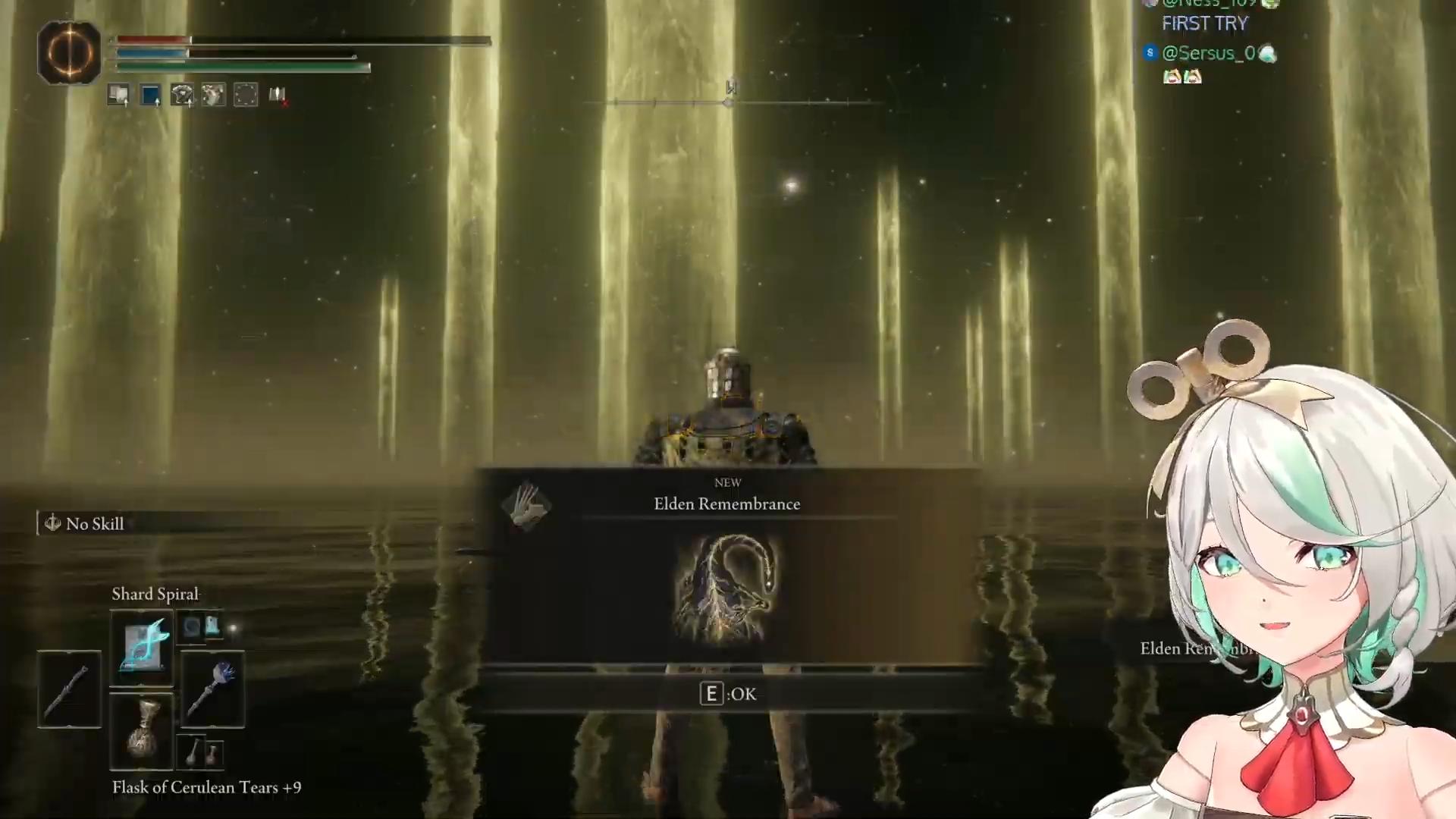Select the next queued spells beside Shard Spiral
The width and height of the screenshot is (1456, 819).
click(201, 627)
